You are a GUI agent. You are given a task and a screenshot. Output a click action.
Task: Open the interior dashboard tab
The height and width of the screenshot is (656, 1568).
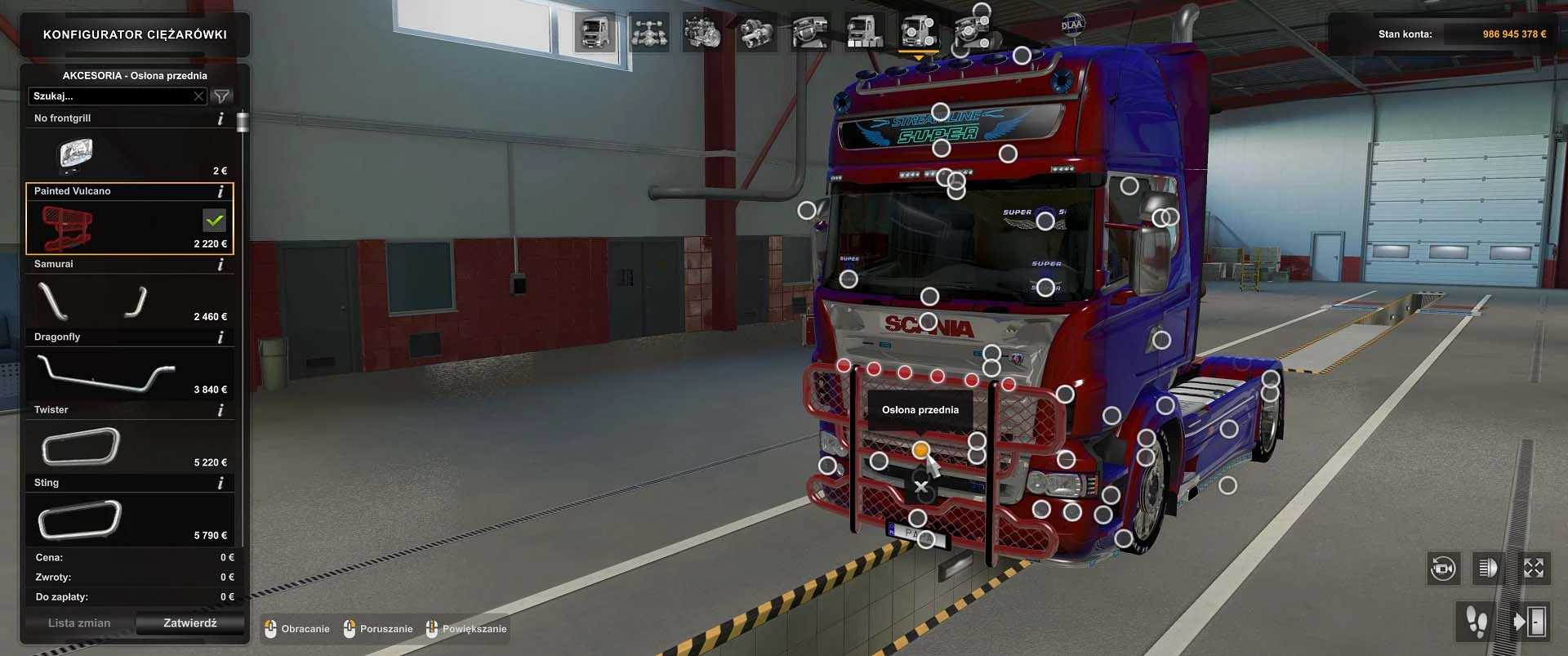[x=810, y=33]
